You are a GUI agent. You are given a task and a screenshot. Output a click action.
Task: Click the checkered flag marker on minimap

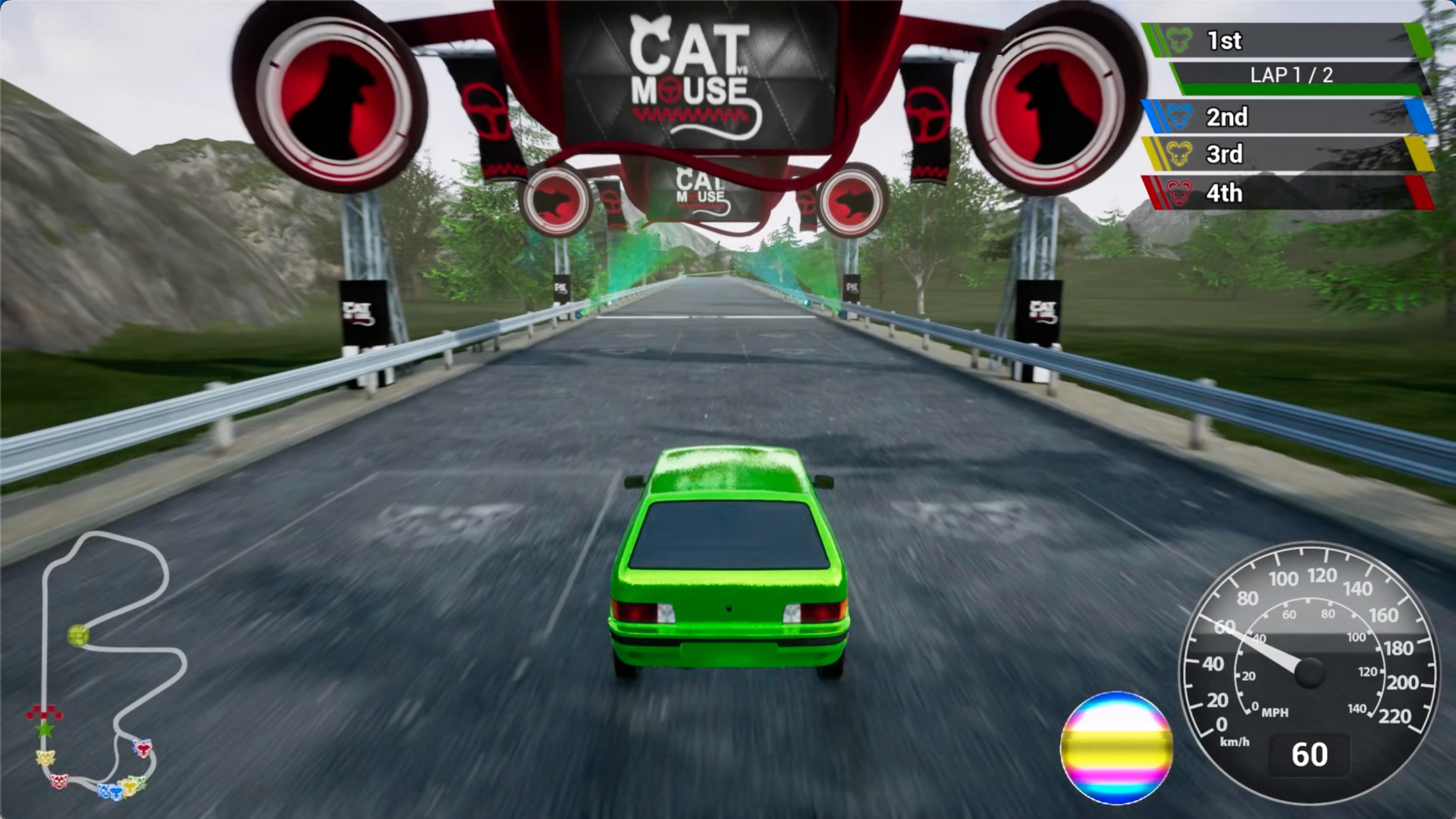44,713
